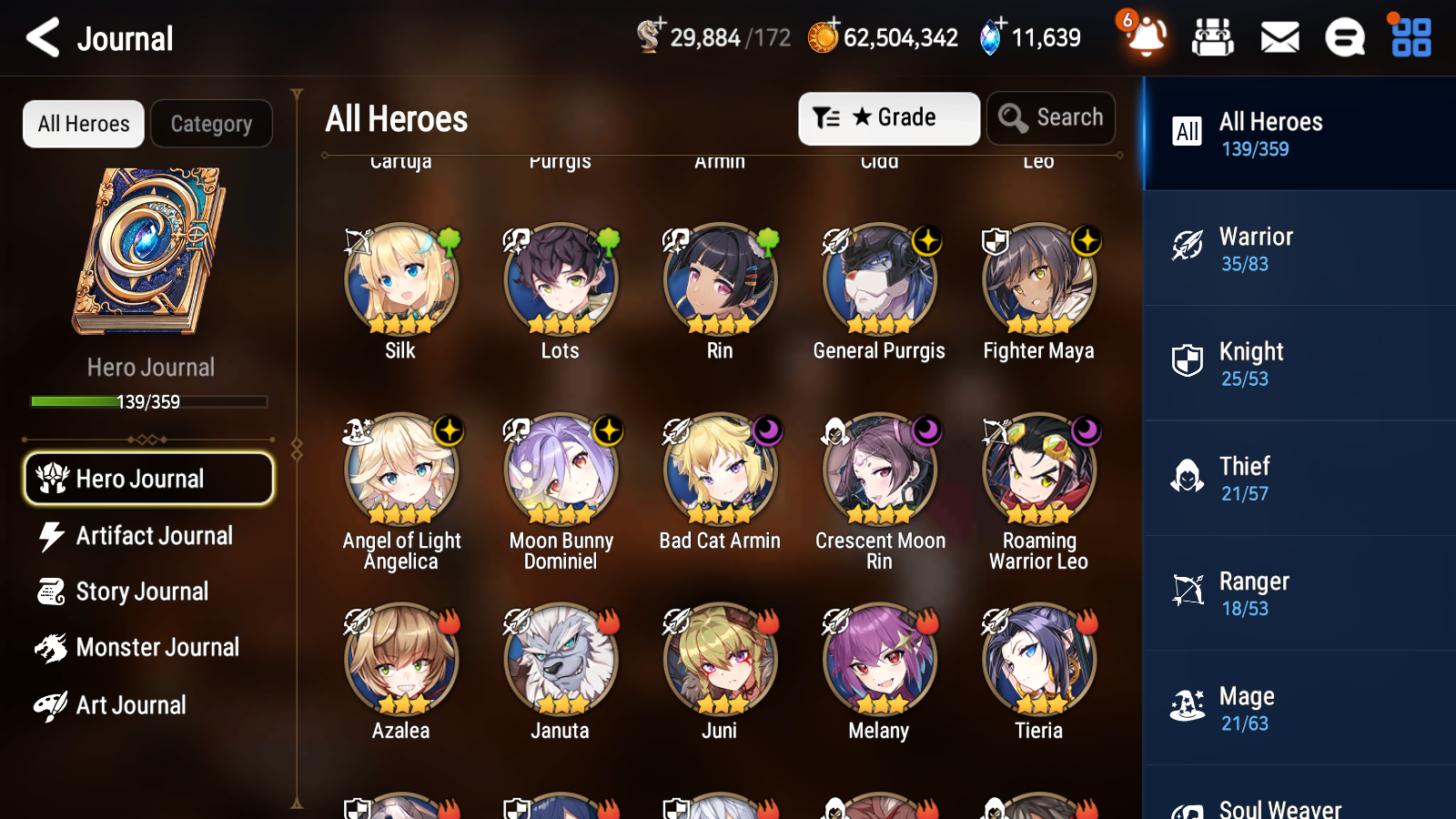The width and height of the screenshot is (1456, 819).
Task: Select the All Heroes tab
Action: point(83,124)
